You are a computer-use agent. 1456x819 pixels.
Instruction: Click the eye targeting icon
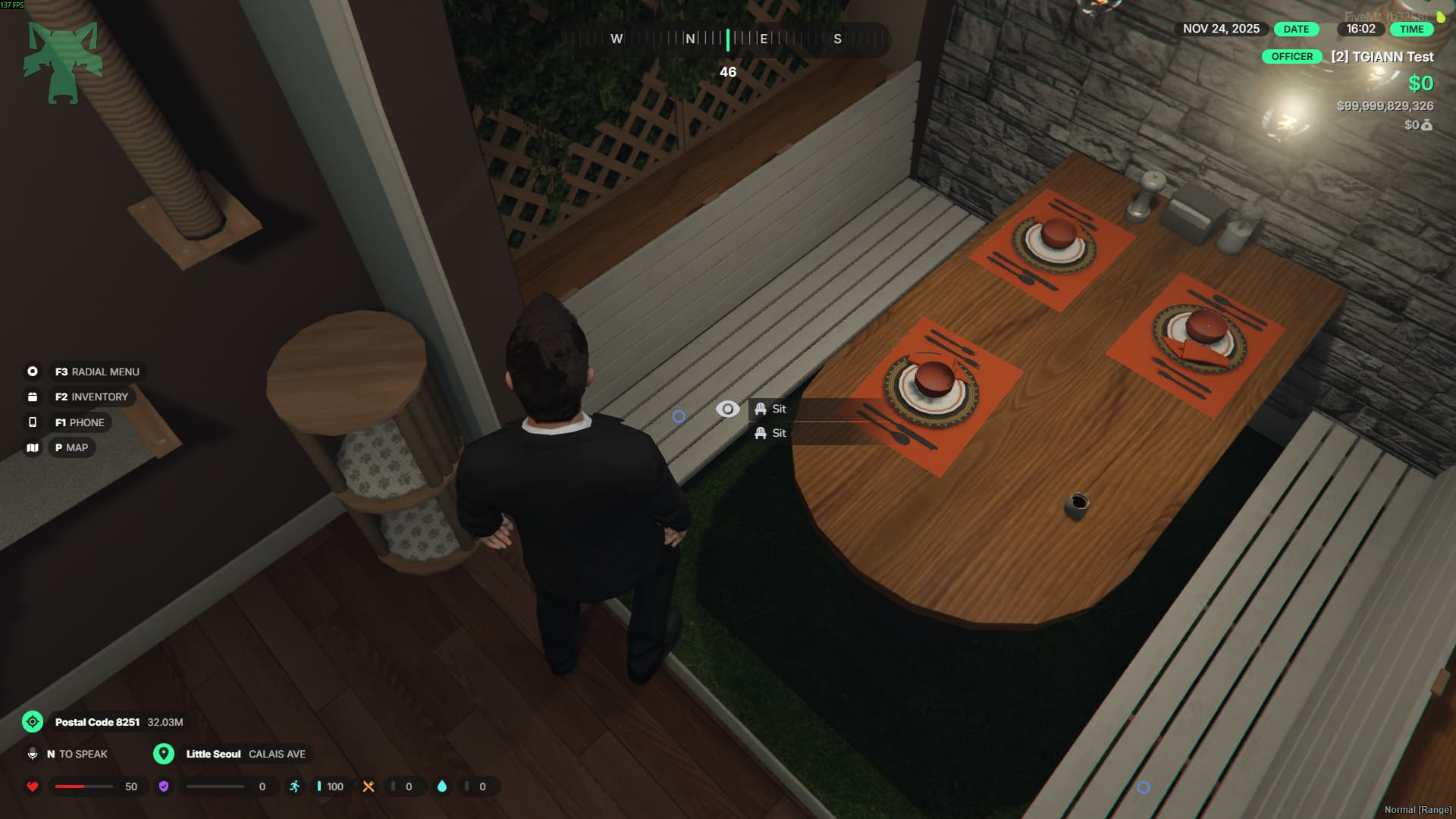[x=727, y=409]
